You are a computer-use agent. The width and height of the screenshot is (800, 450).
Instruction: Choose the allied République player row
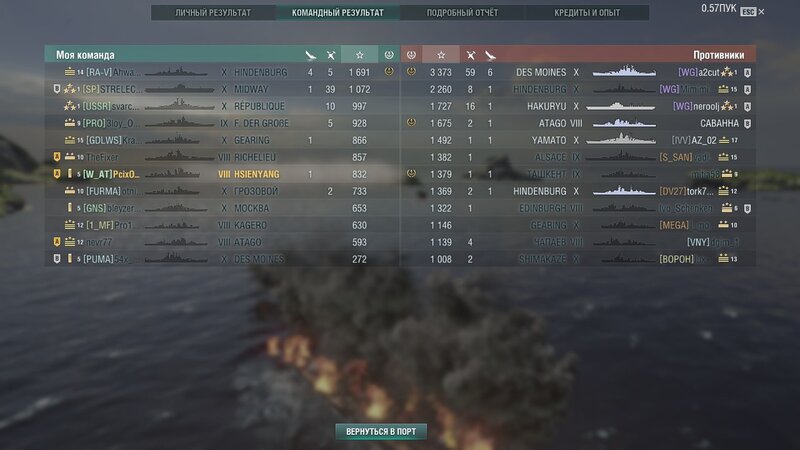click(222, 106)
